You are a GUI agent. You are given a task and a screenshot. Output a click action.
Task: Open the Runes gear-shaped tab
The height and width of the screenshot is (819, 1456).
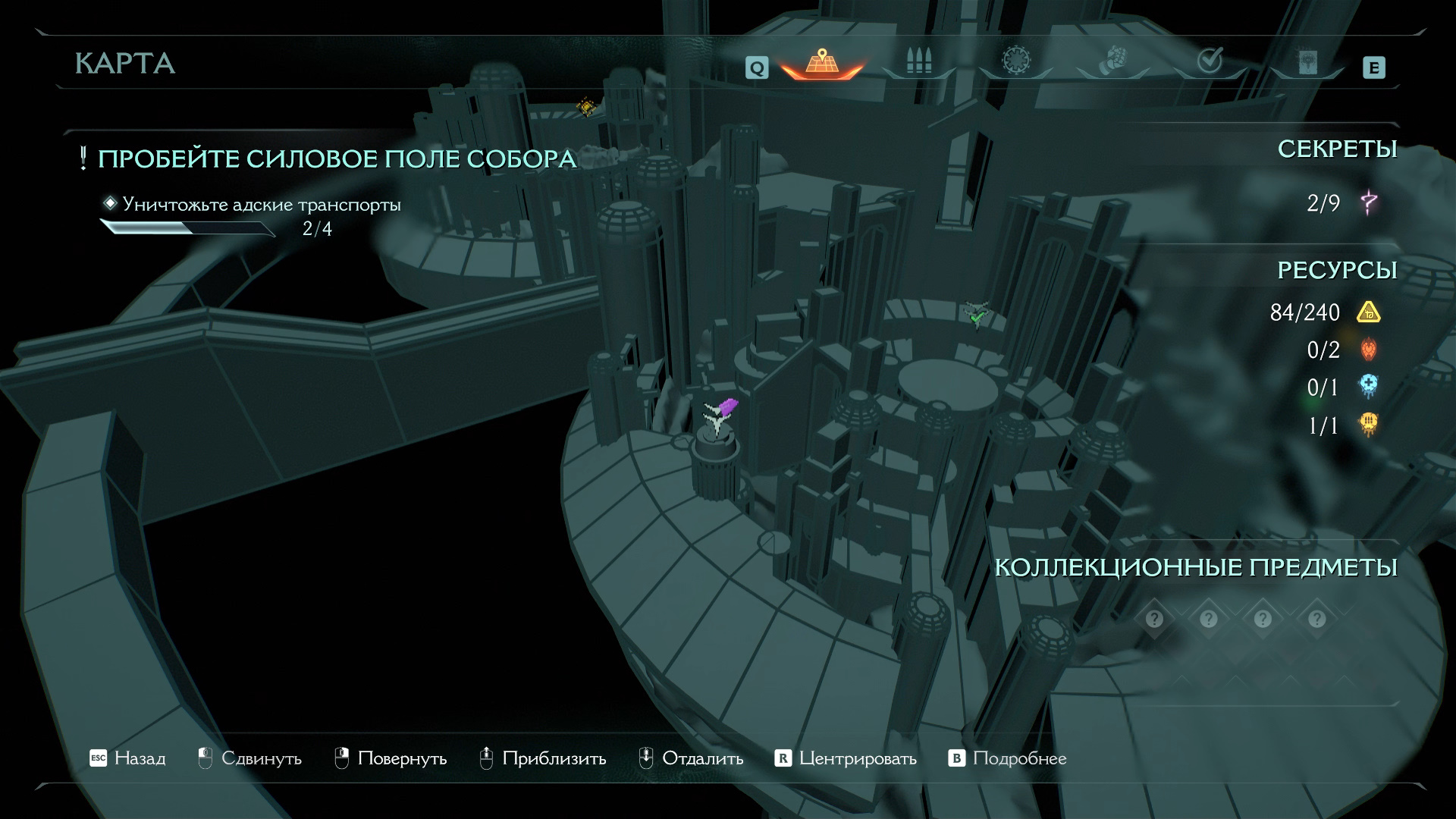1015,61
